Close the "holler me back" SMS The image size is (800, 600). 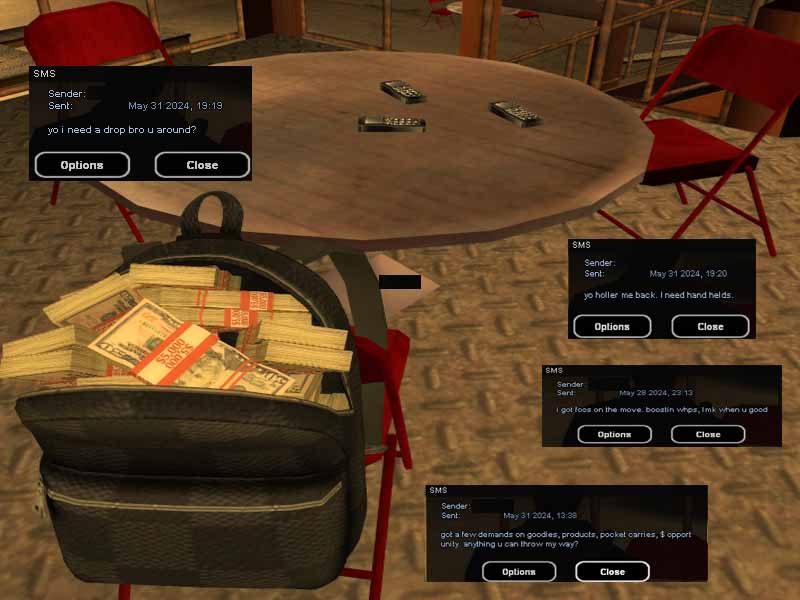[710, 326]
